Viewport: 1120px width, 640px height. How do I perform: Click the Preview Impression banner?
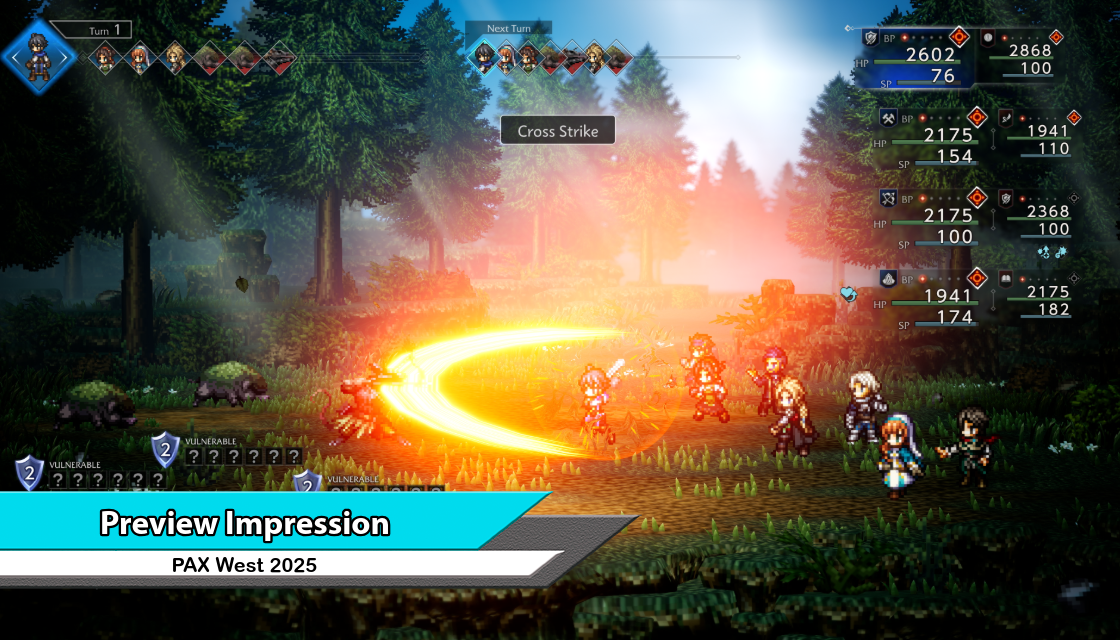pyautogui.click(x=245, y=523)
